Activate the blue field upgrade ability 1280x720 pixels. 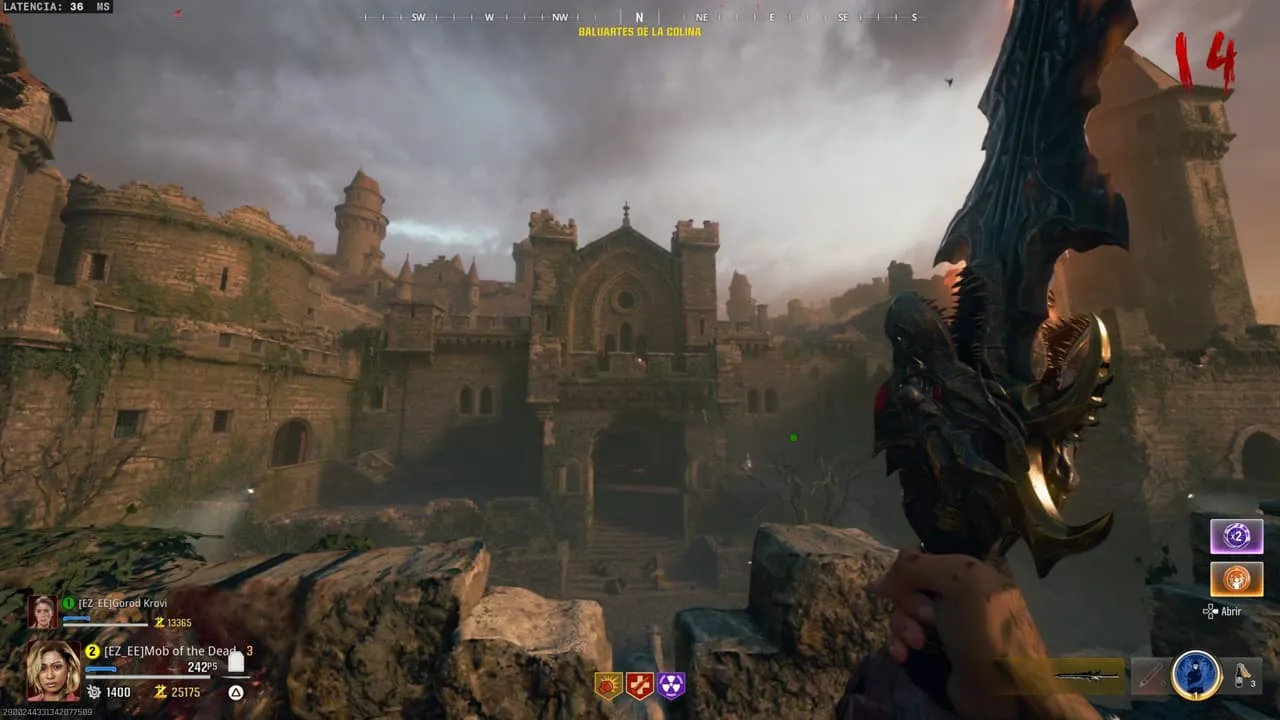coord(1196,676)
